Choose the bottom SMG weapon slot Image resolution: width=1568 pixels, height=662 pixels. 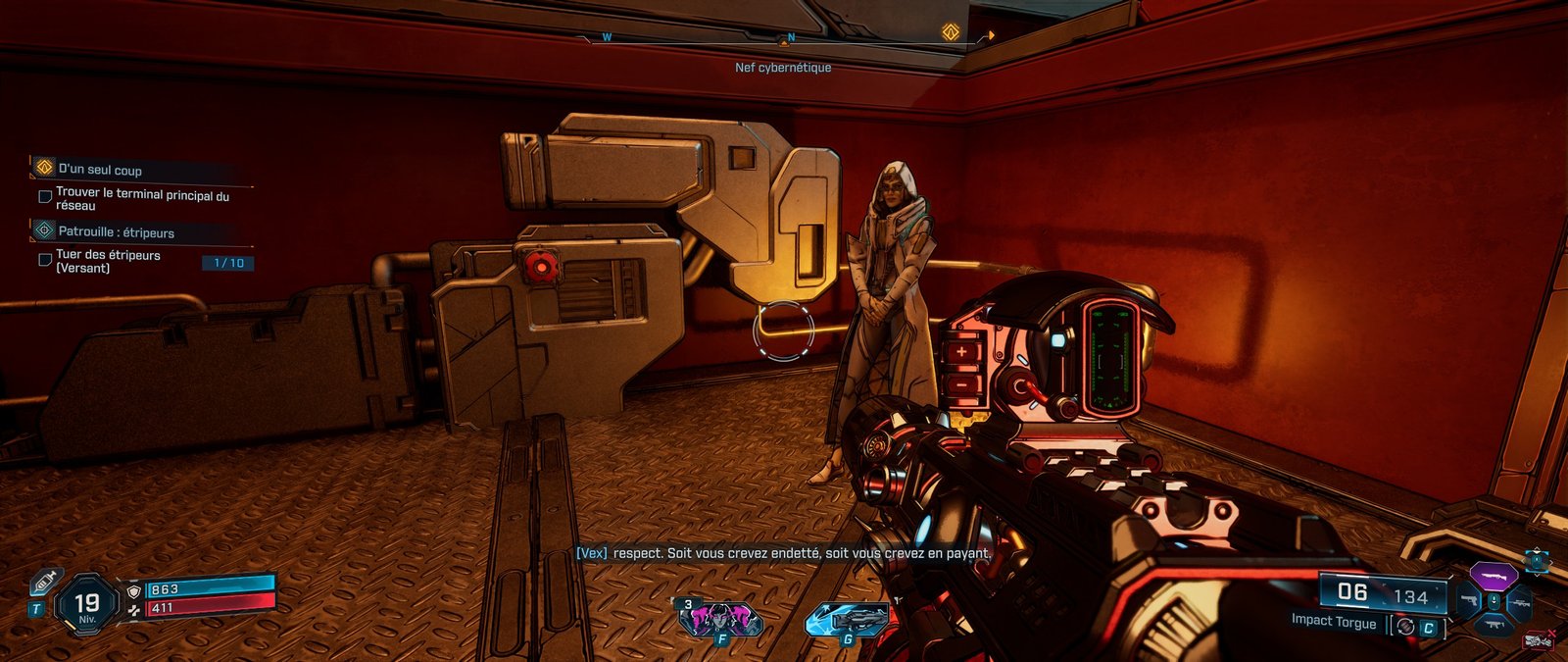[x=1494, y=625]
